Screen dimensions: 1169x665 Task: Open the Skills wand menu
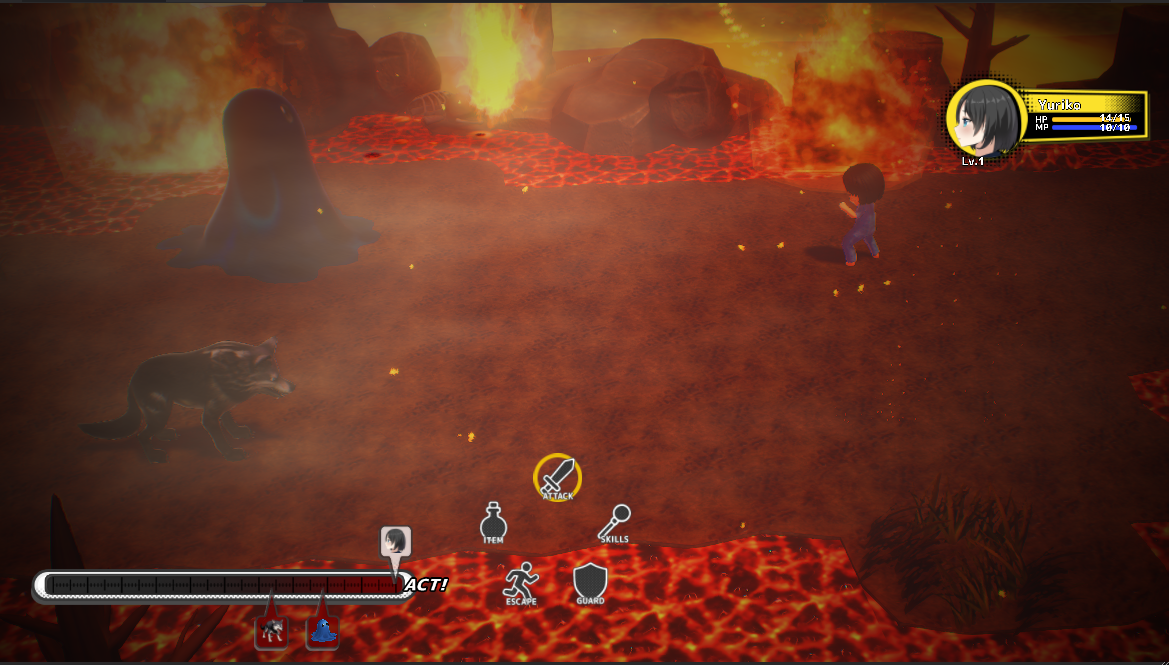pos(615,523)
